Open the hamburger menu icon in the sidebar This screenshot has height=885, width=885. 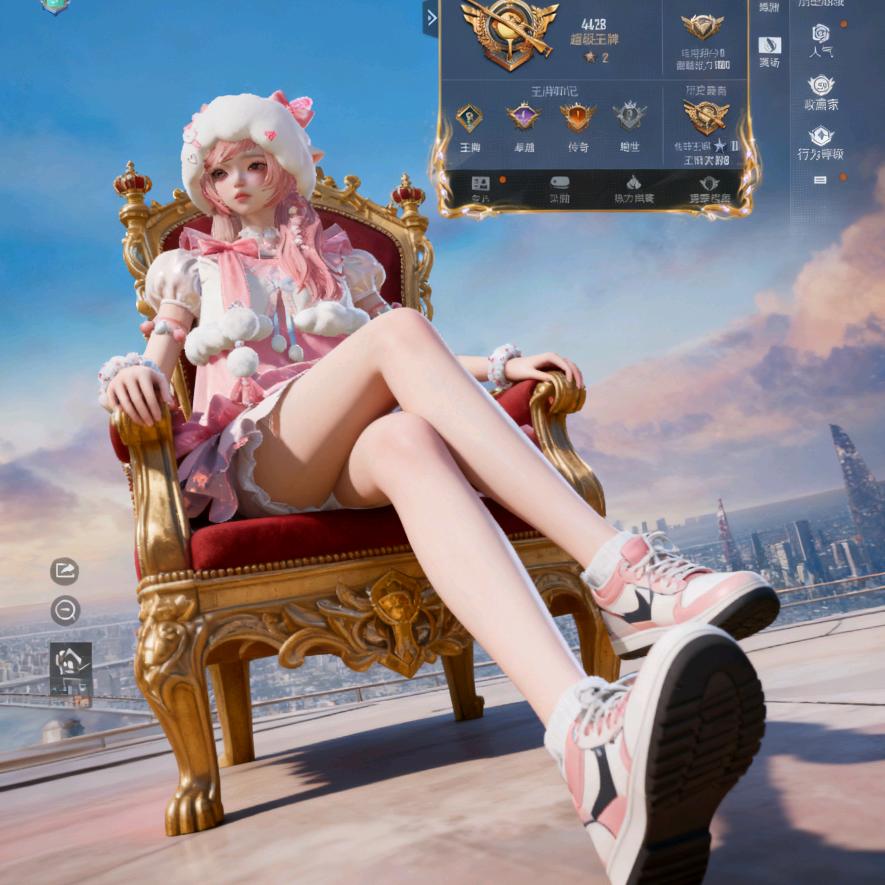820,180
